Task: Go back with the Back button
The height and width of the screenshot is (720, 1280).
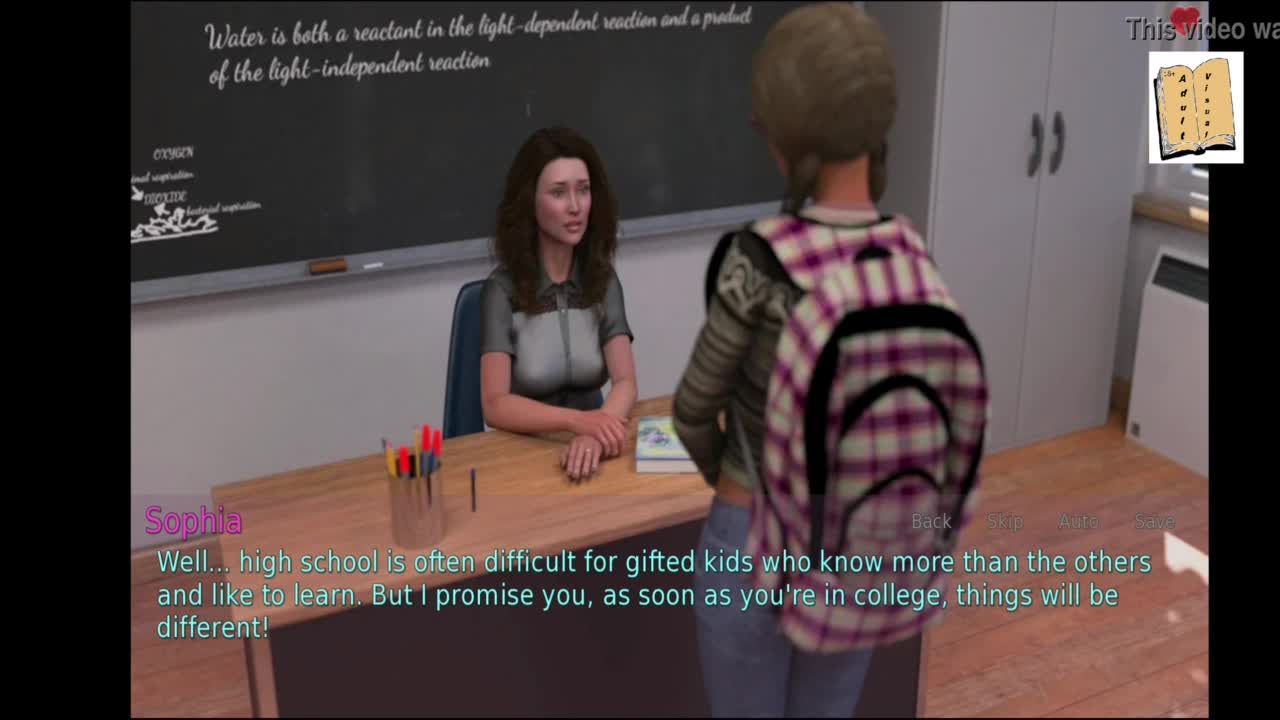Action: click(931, 521)
